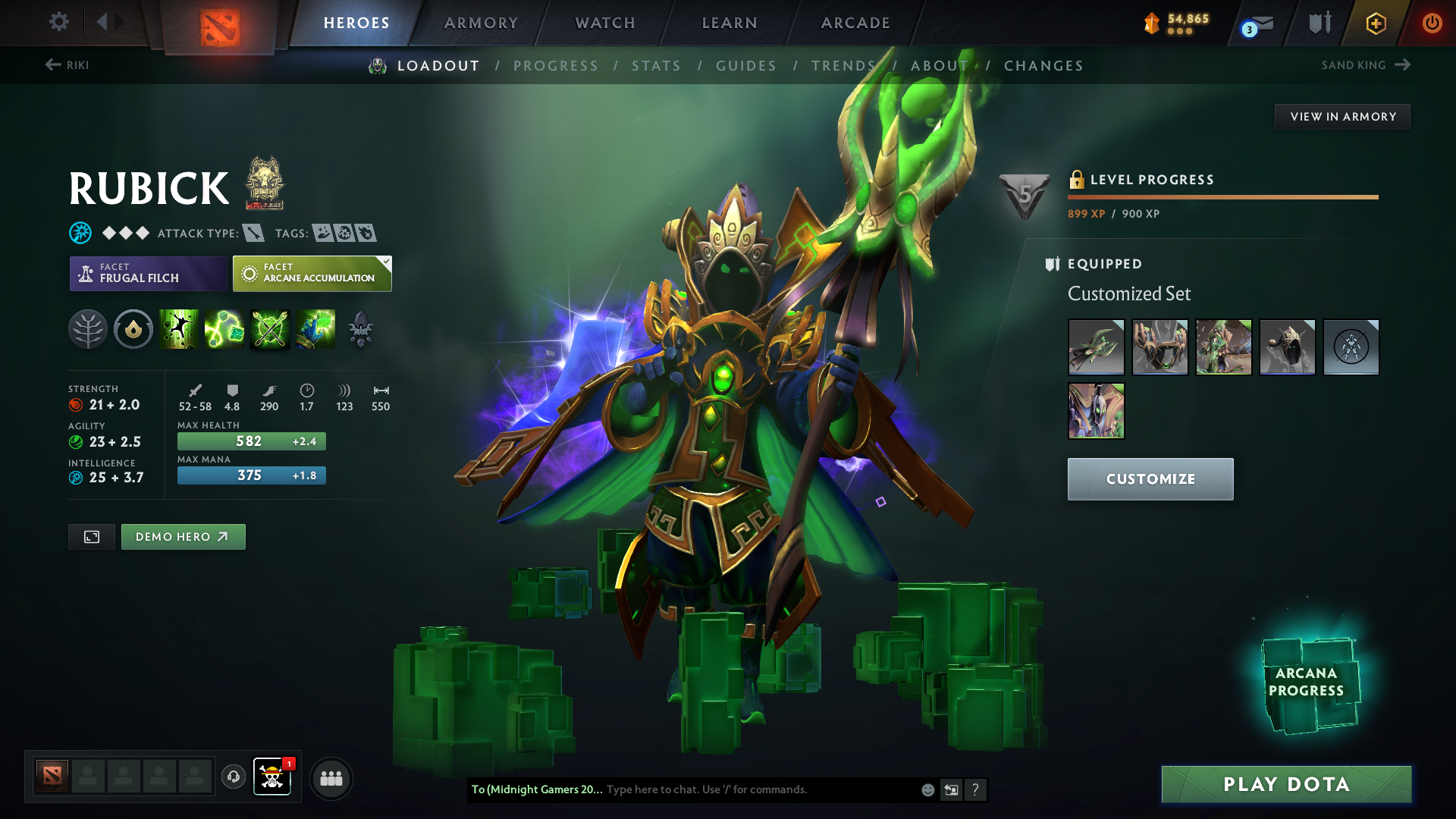Click the attack type melee icon
This screenshot has width=1456, height=819.
(x=253, y=233)
